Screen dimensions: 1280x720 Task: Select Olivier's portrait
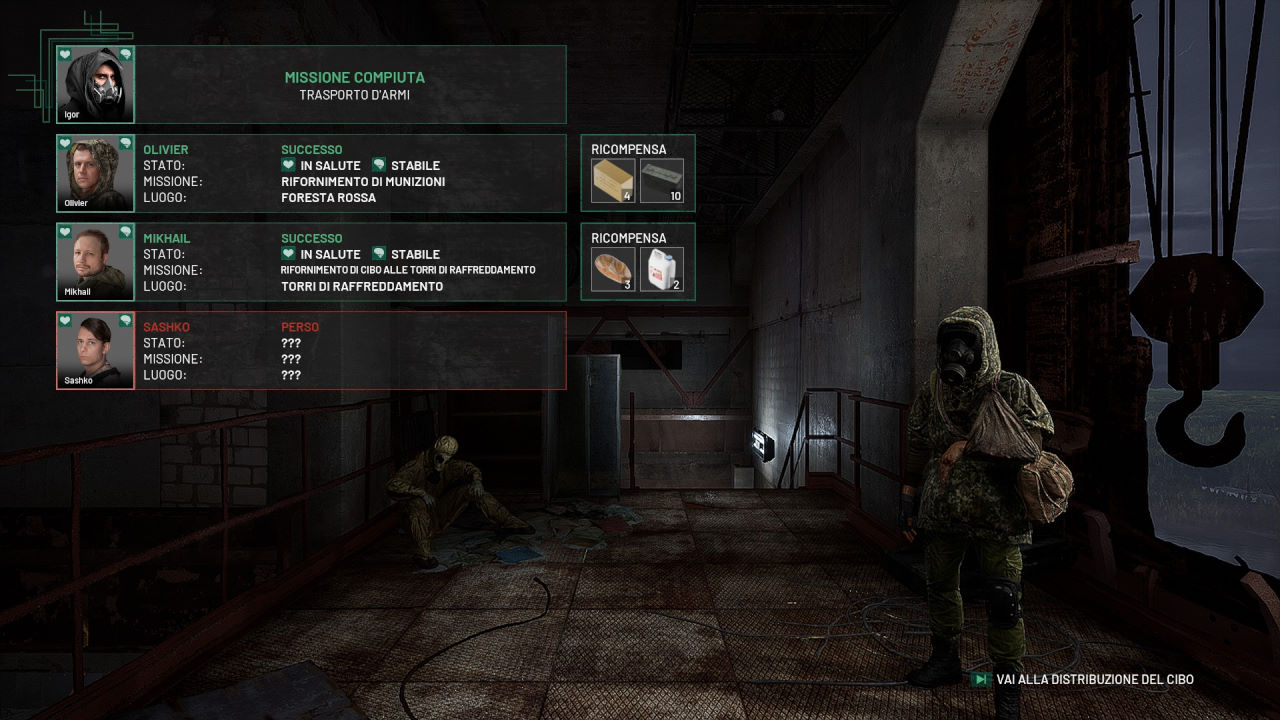95,173
